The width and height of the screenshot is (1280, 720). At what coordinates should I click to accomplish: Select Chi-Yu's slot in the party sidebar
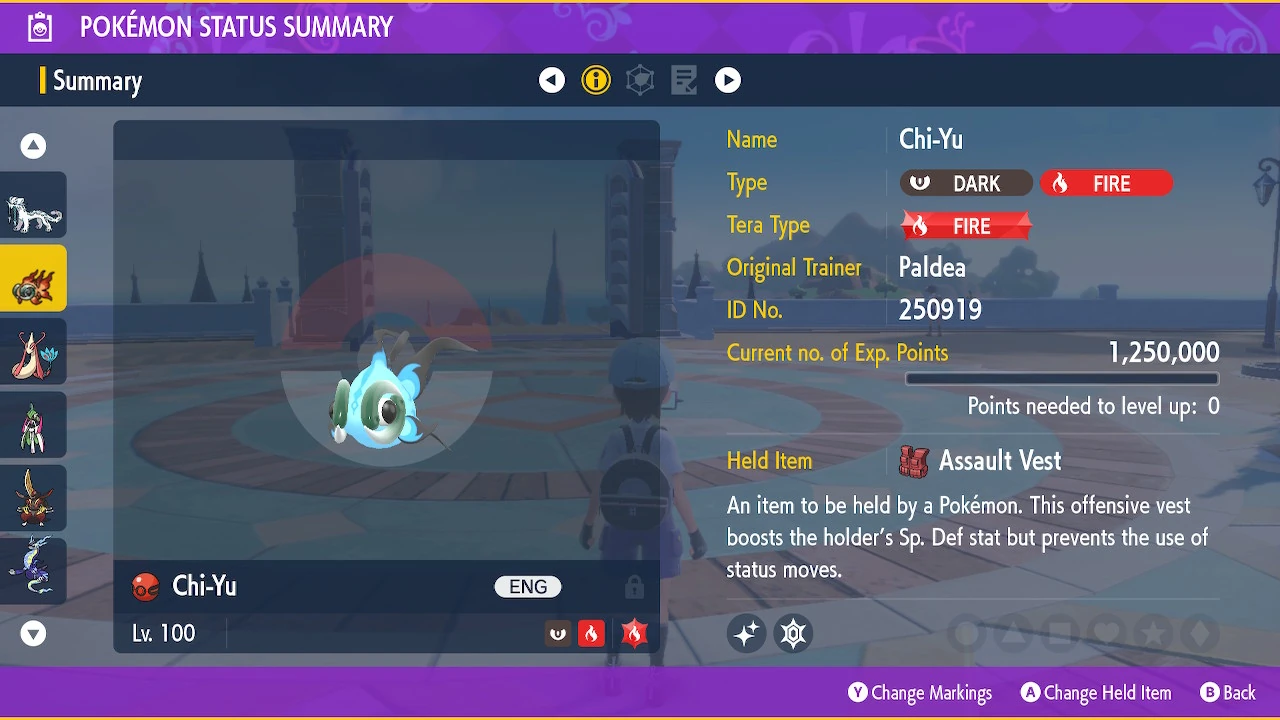coord(33,278)
